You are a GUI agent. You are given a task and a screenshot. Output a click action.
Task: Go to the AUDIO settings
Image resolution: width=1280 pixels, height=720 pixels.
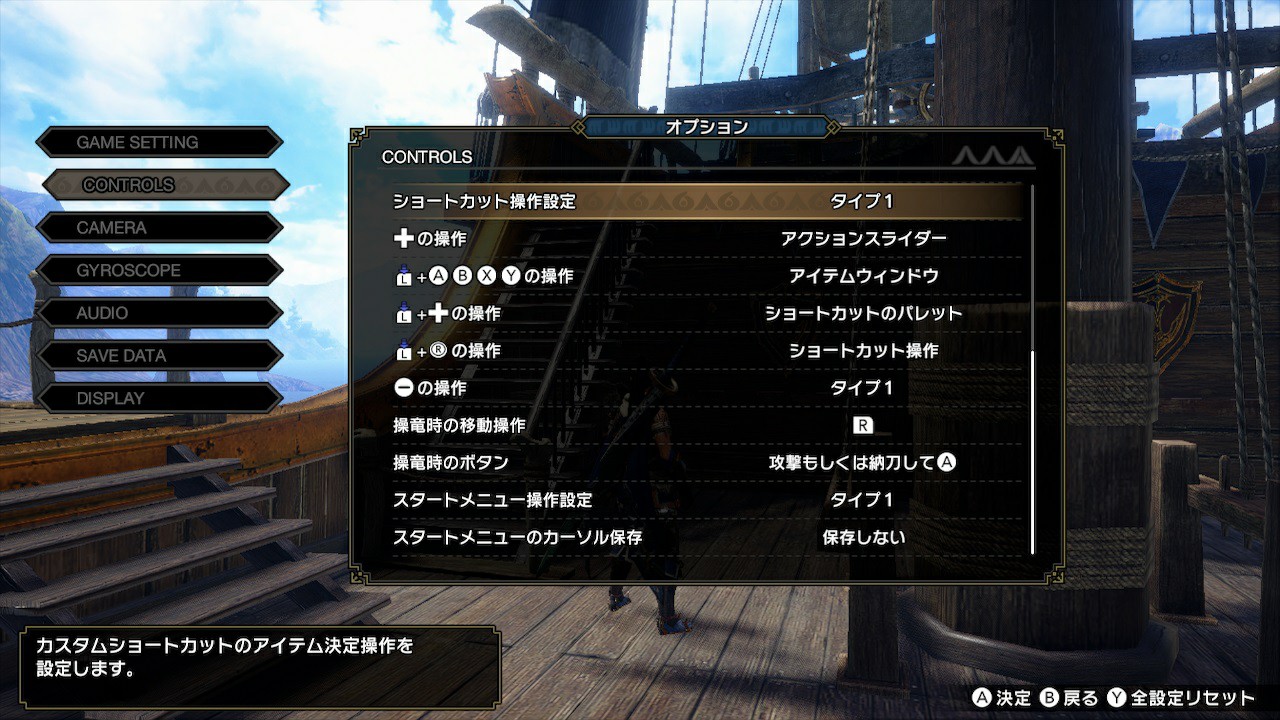click(x=158, y=313)
